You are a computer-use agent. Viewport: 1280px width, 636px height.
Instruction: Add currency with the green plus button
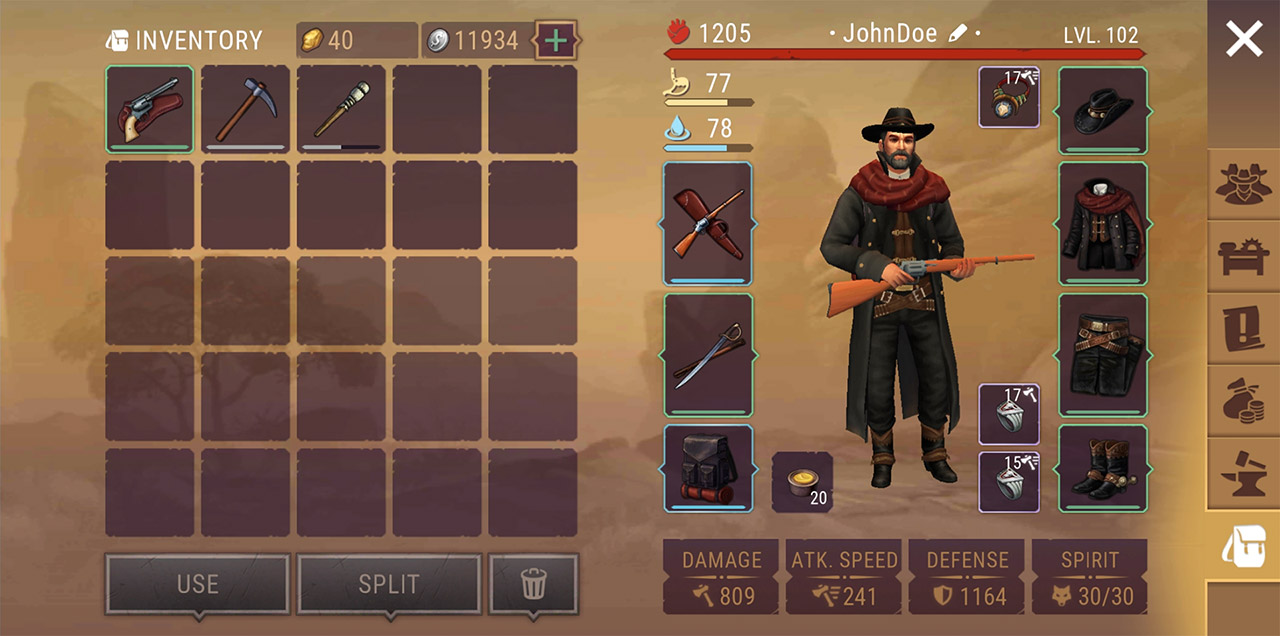point(556,41)
